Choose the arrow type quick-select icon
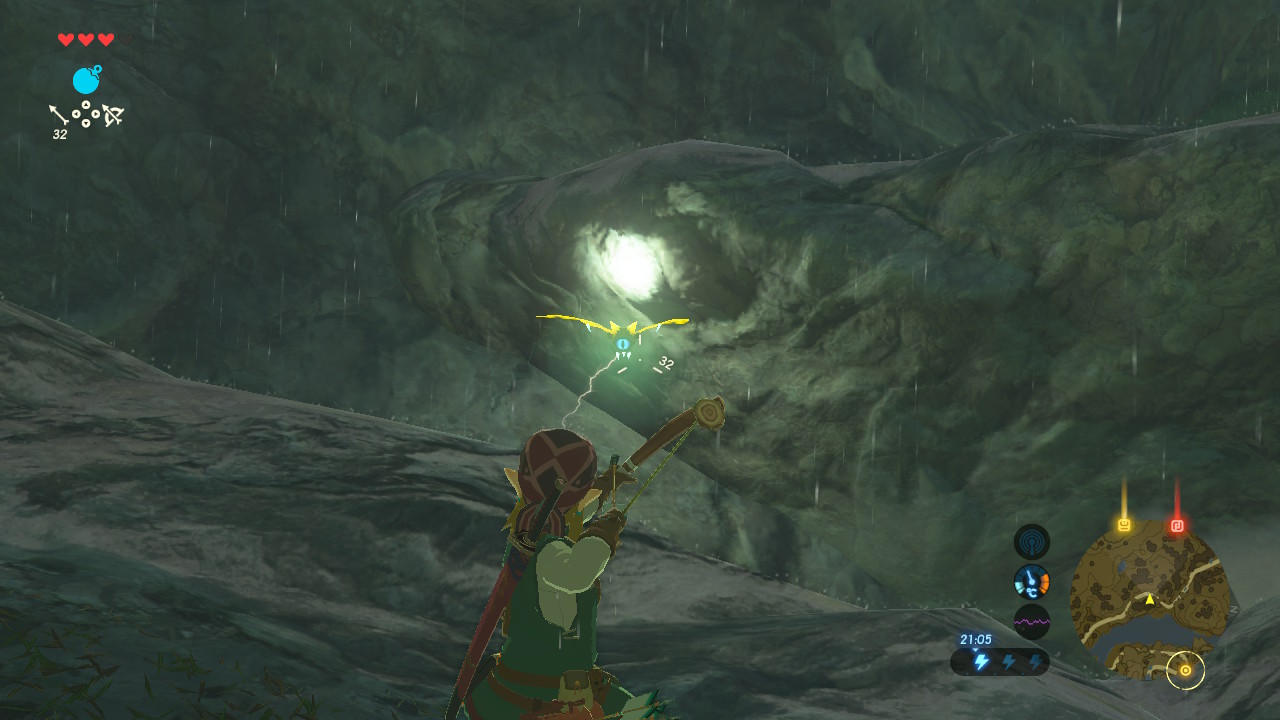 point(59,114)
